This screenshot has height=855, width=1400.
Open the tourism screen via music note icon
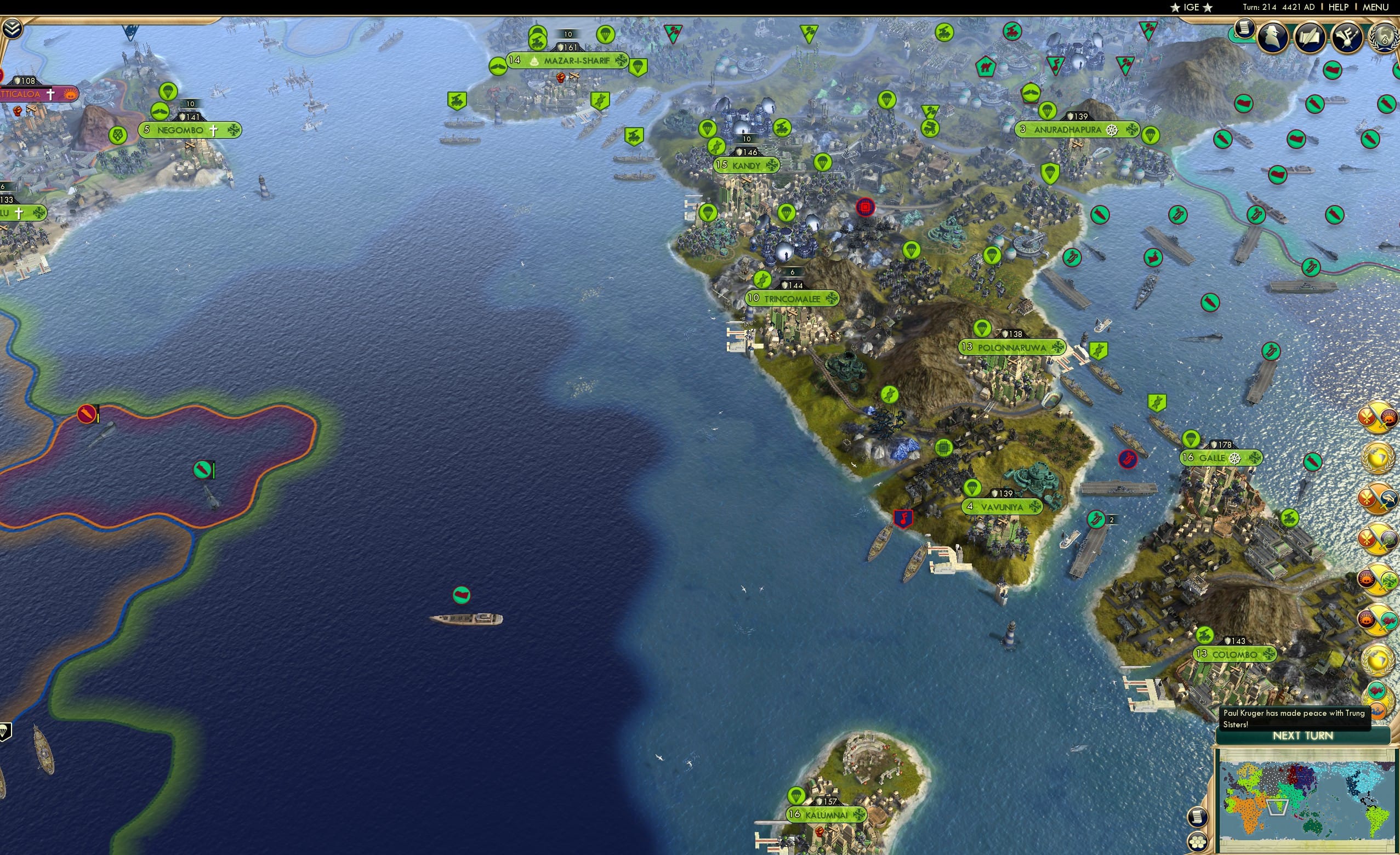click(1348, 38)
